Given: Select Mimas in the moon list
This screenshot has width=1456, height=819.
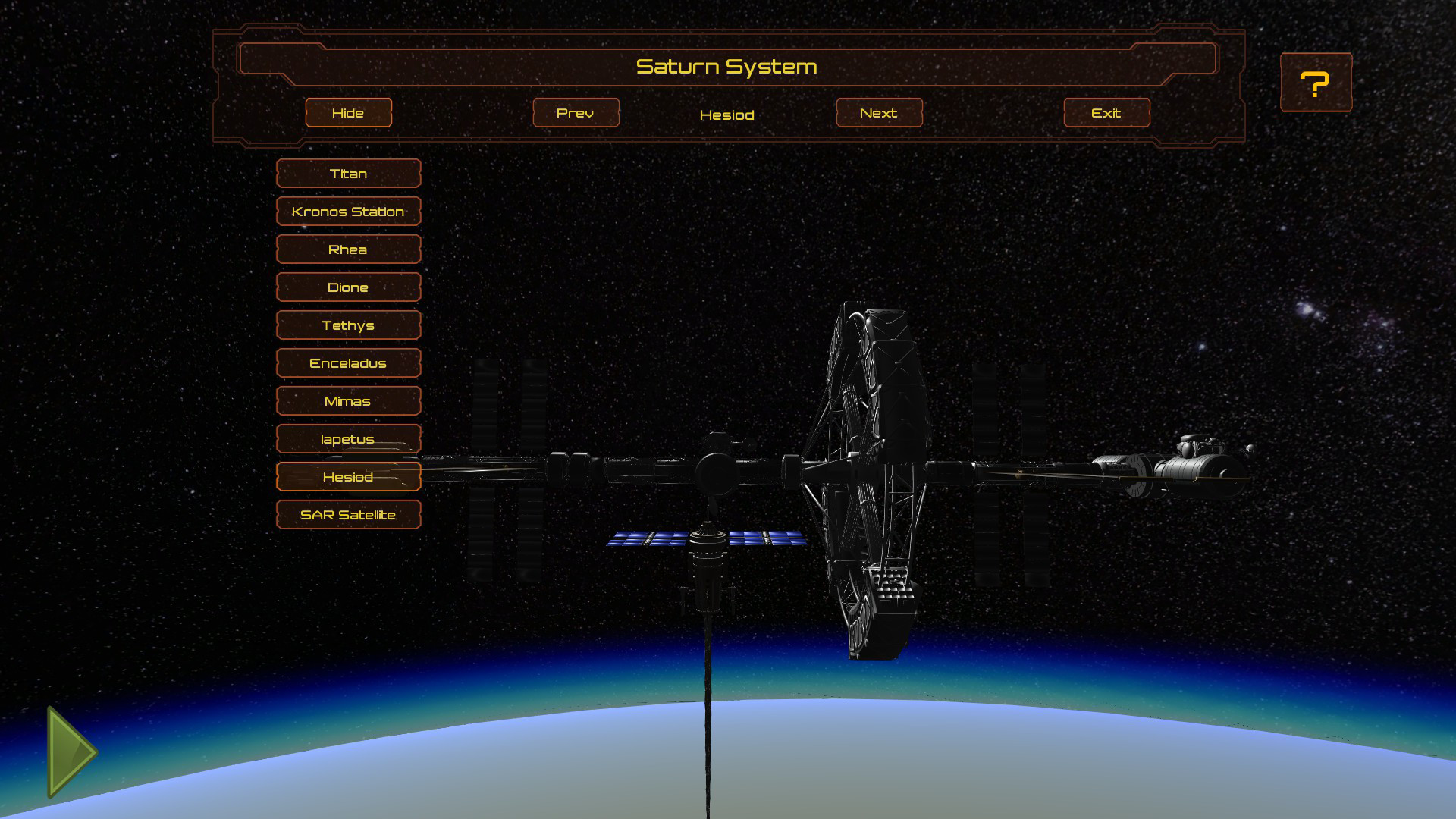Looking at the screenshot, I should [x=348, y=400].
